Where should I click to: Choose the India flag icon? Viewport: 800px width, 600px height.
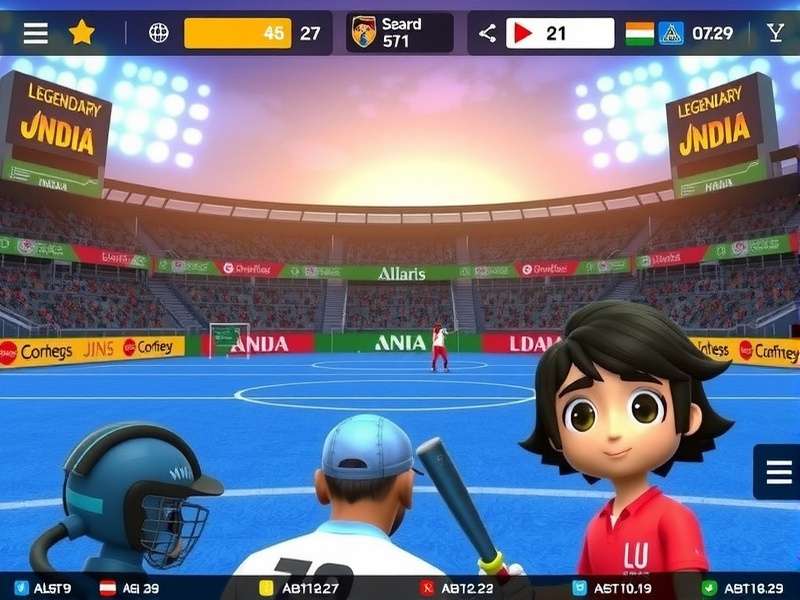(x=639, y=33)
